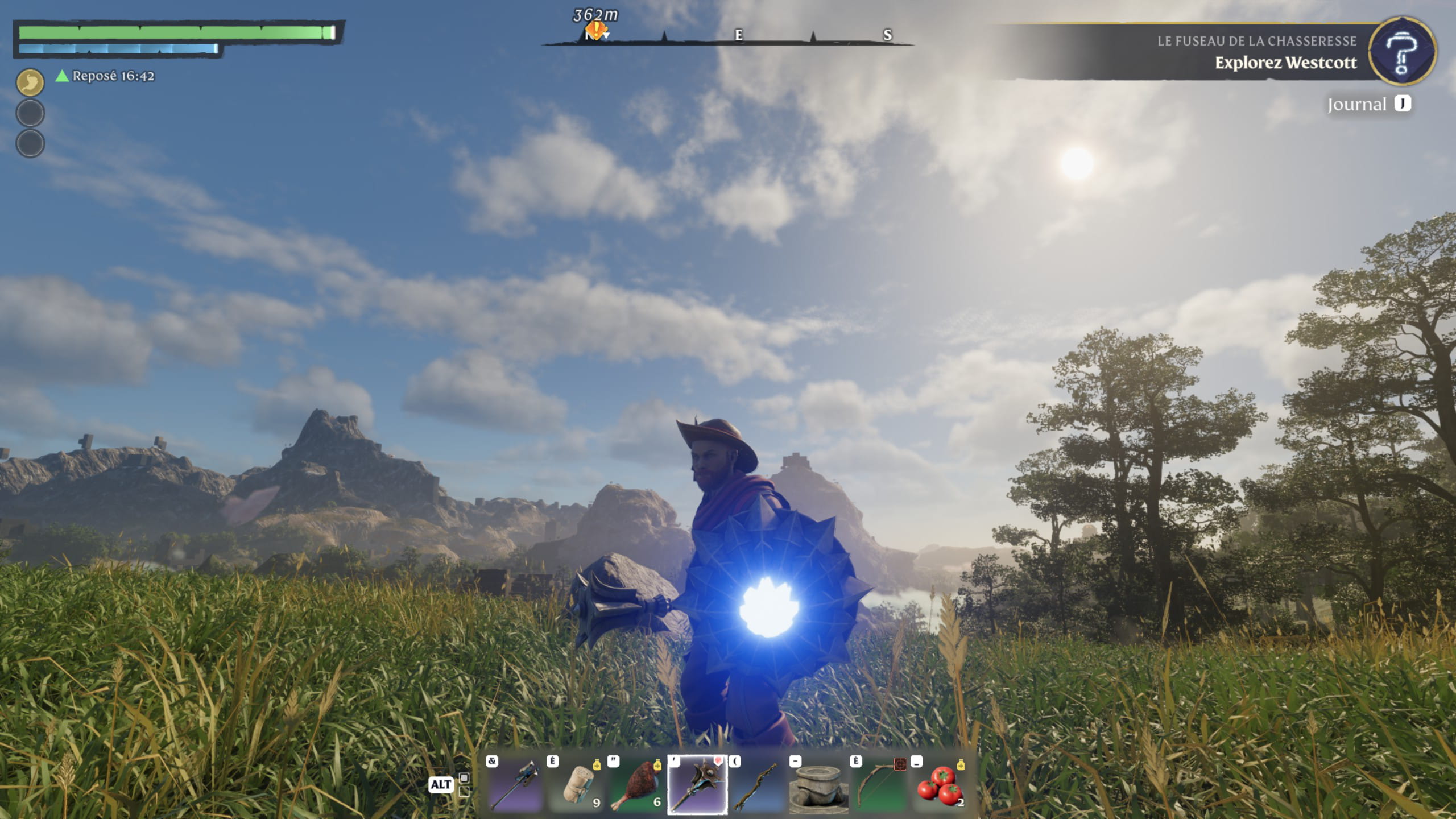The image size is (1456, 819).
Task: Select the spiked mace hotbar slot
Action: (x=697, y=785)
